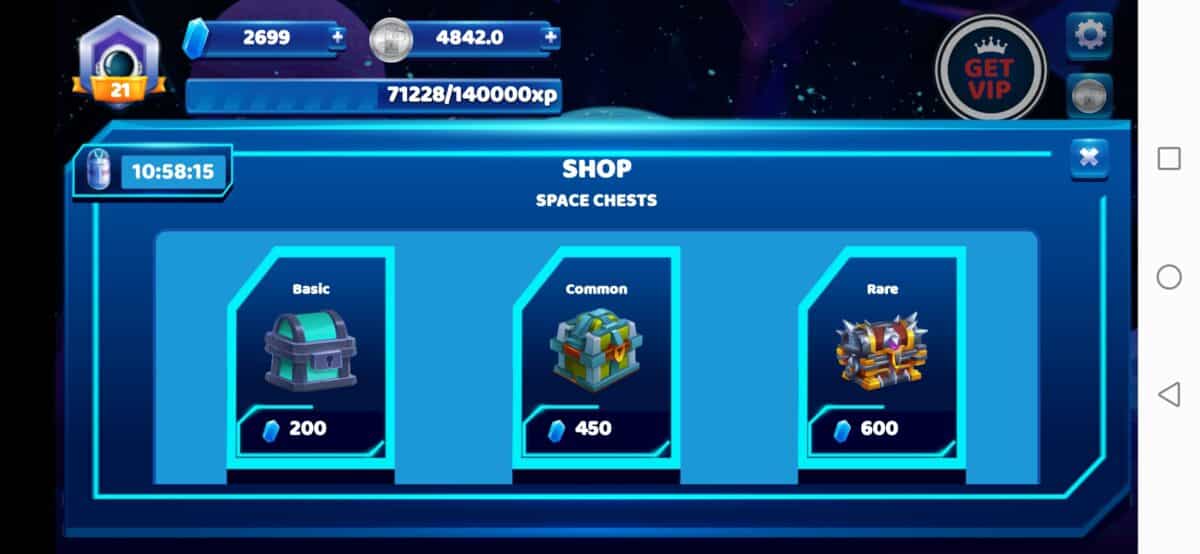The height and width of the screenshot is (554, 1200).
Task: Open the level 21 player profile badge
Action: click(120, 62)
